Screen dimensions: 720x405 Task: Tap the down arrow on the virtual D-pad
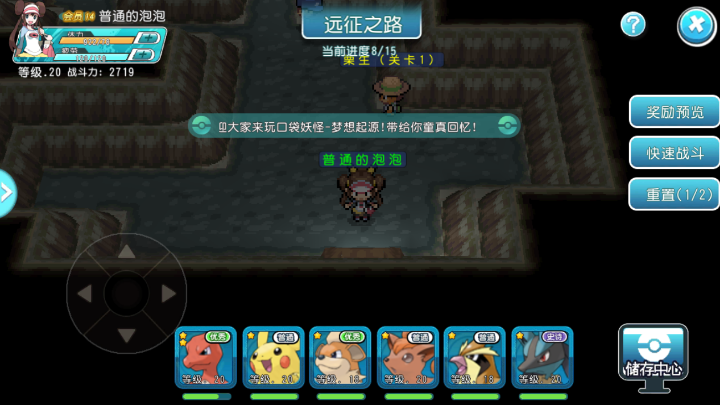126,335
